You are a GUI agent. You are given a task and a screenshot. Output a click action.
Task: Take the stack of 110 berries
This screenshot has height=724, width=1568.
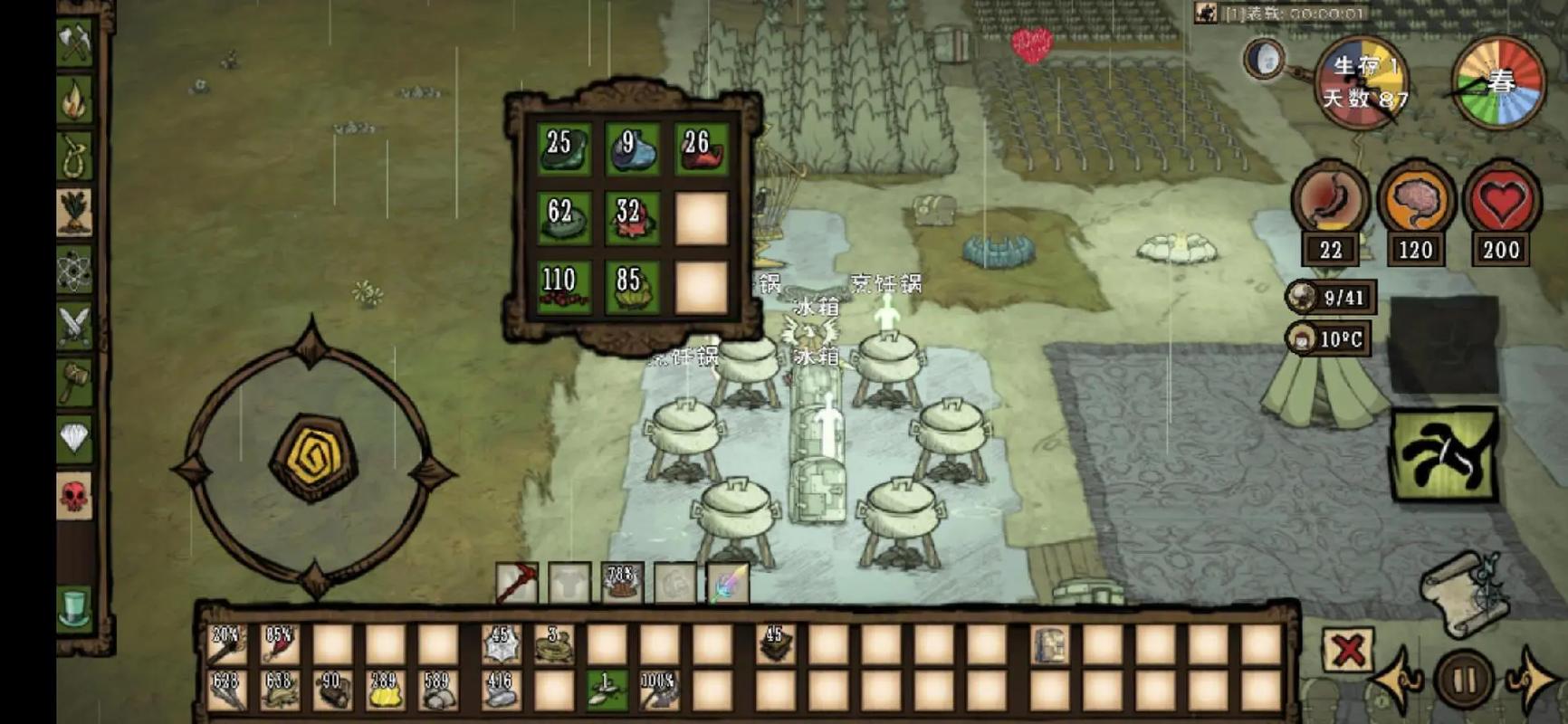click(x=562, y=288)
